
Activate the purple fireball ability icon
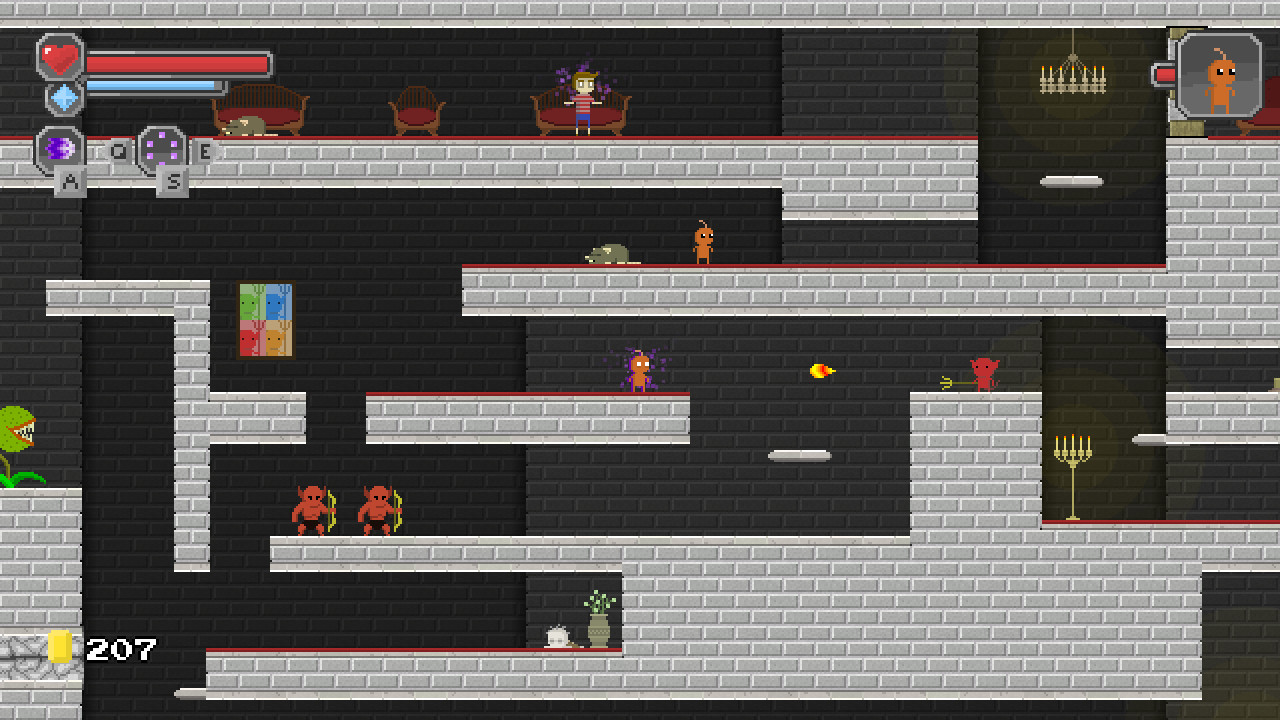pos(57,148)
